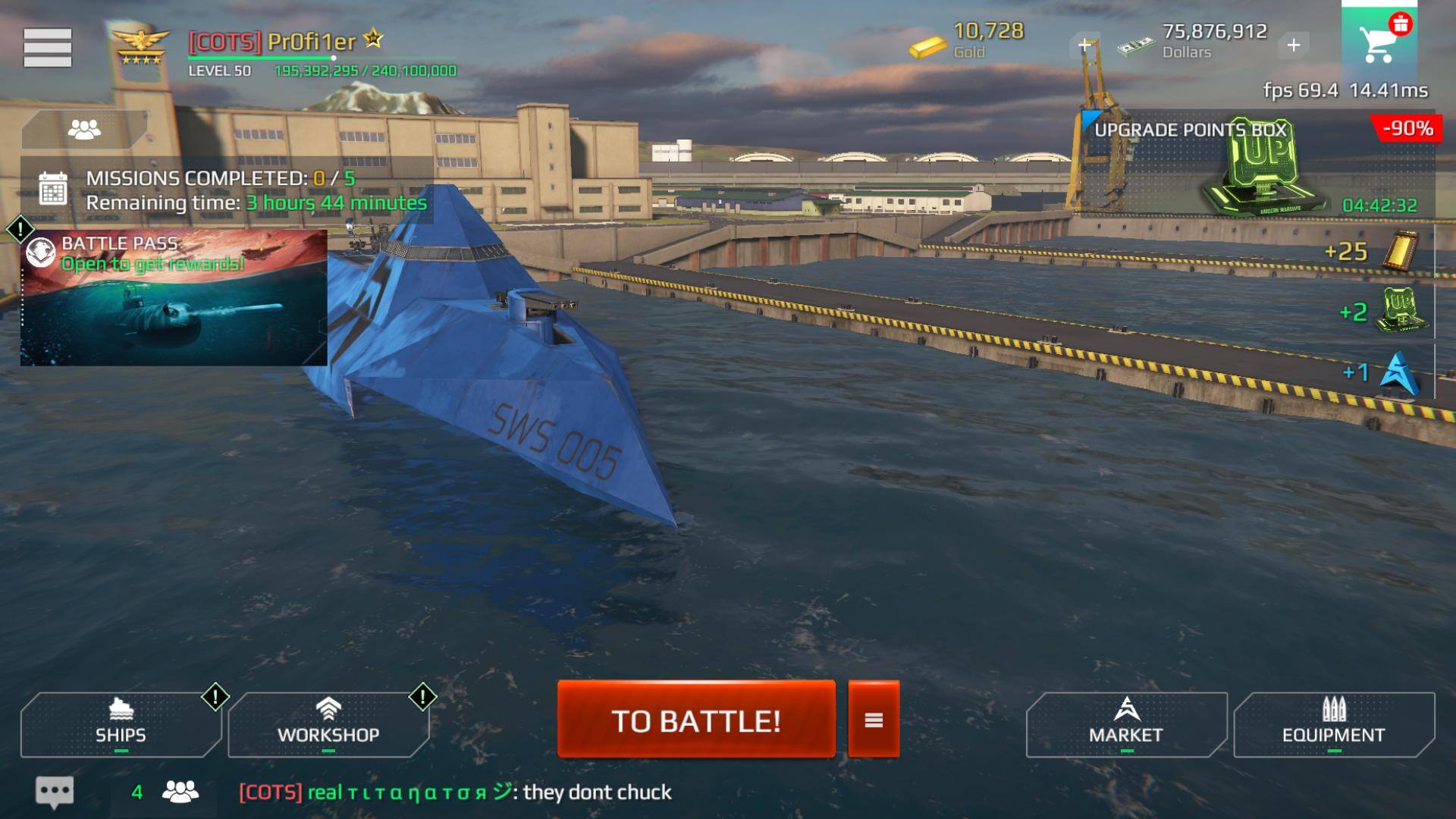Open the Battle Pass banner
This screenshot has height=819, width=1456.
pyautogui.click(x=174, y=298)
